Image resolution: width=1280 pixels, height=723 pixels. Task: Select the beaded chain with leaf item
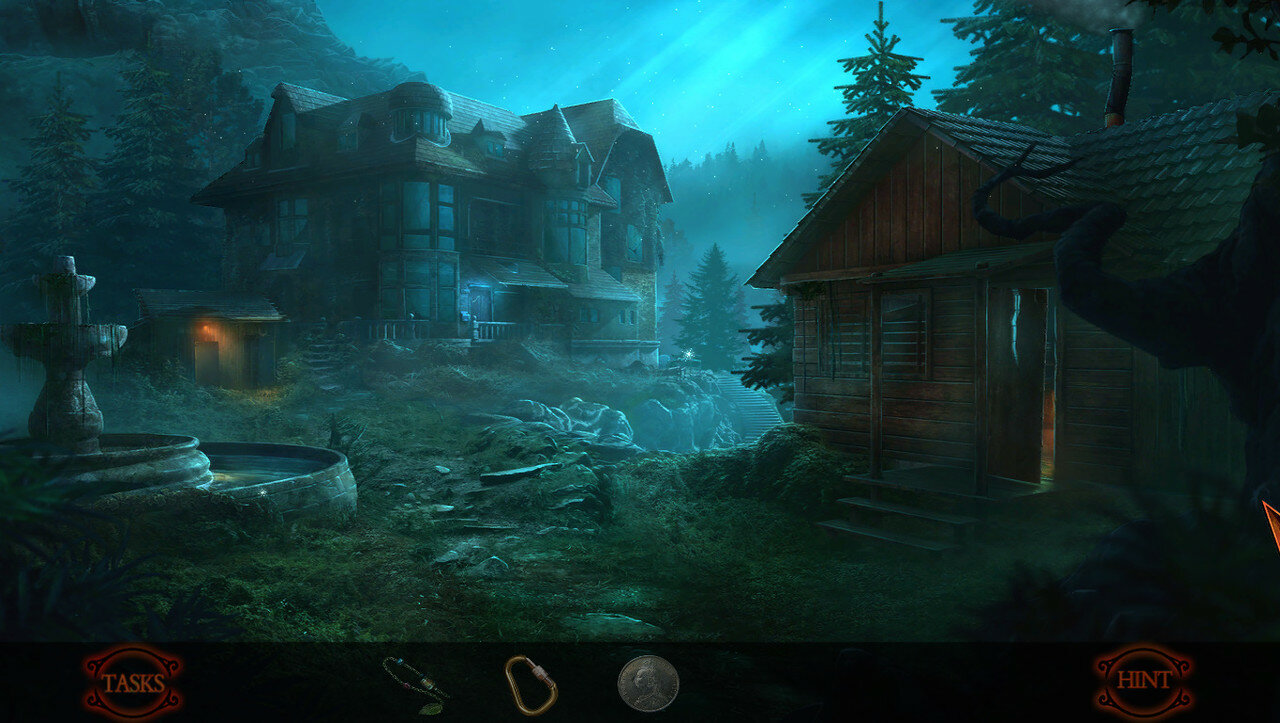coord(416,683)
